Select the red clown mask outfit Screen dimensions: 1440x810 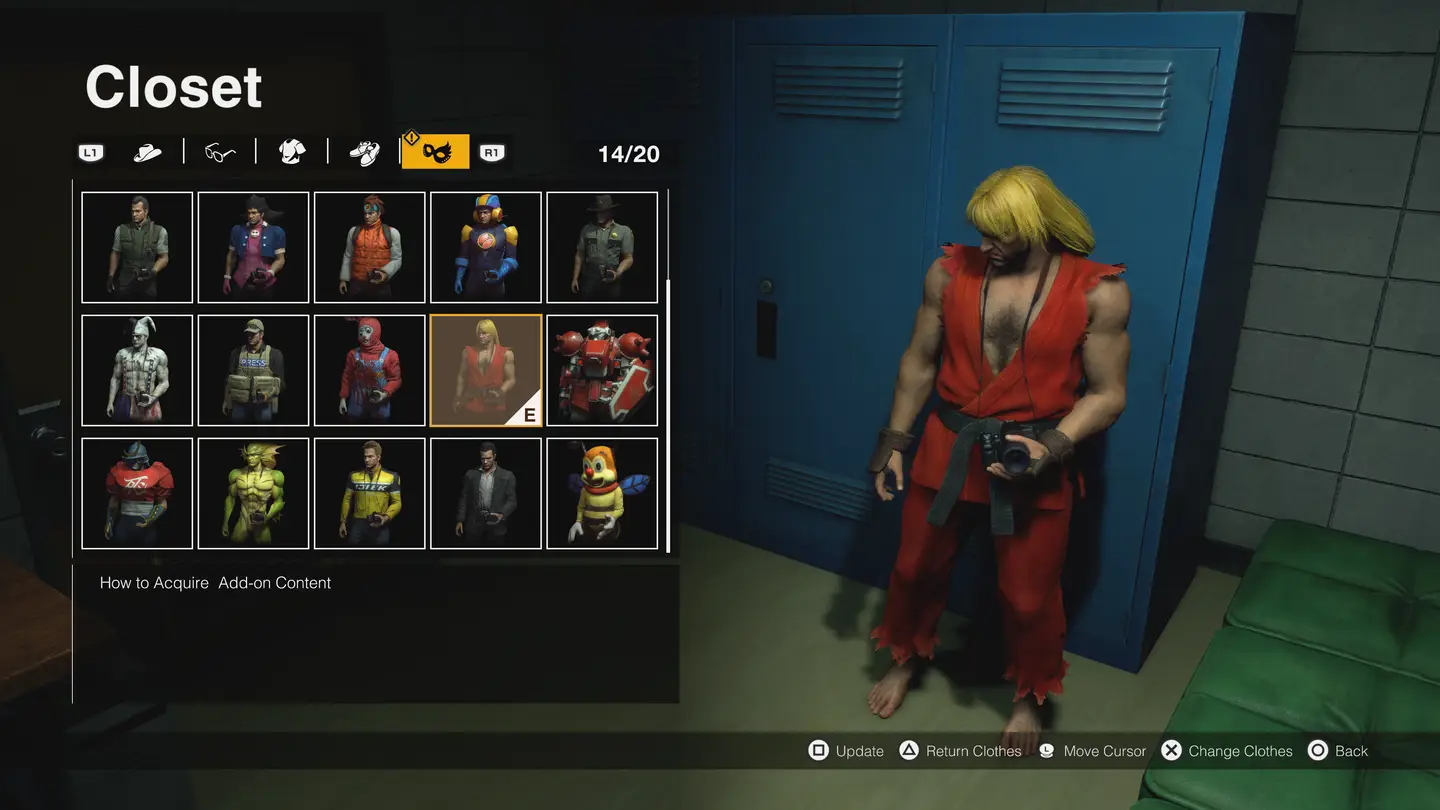369,370
